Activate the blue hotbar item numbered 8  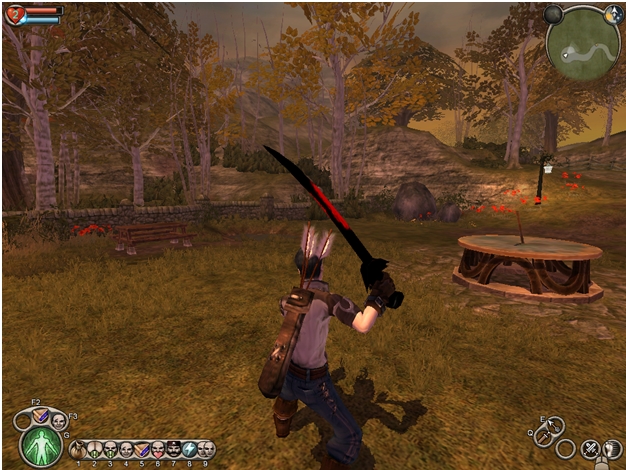pos(190,449)
